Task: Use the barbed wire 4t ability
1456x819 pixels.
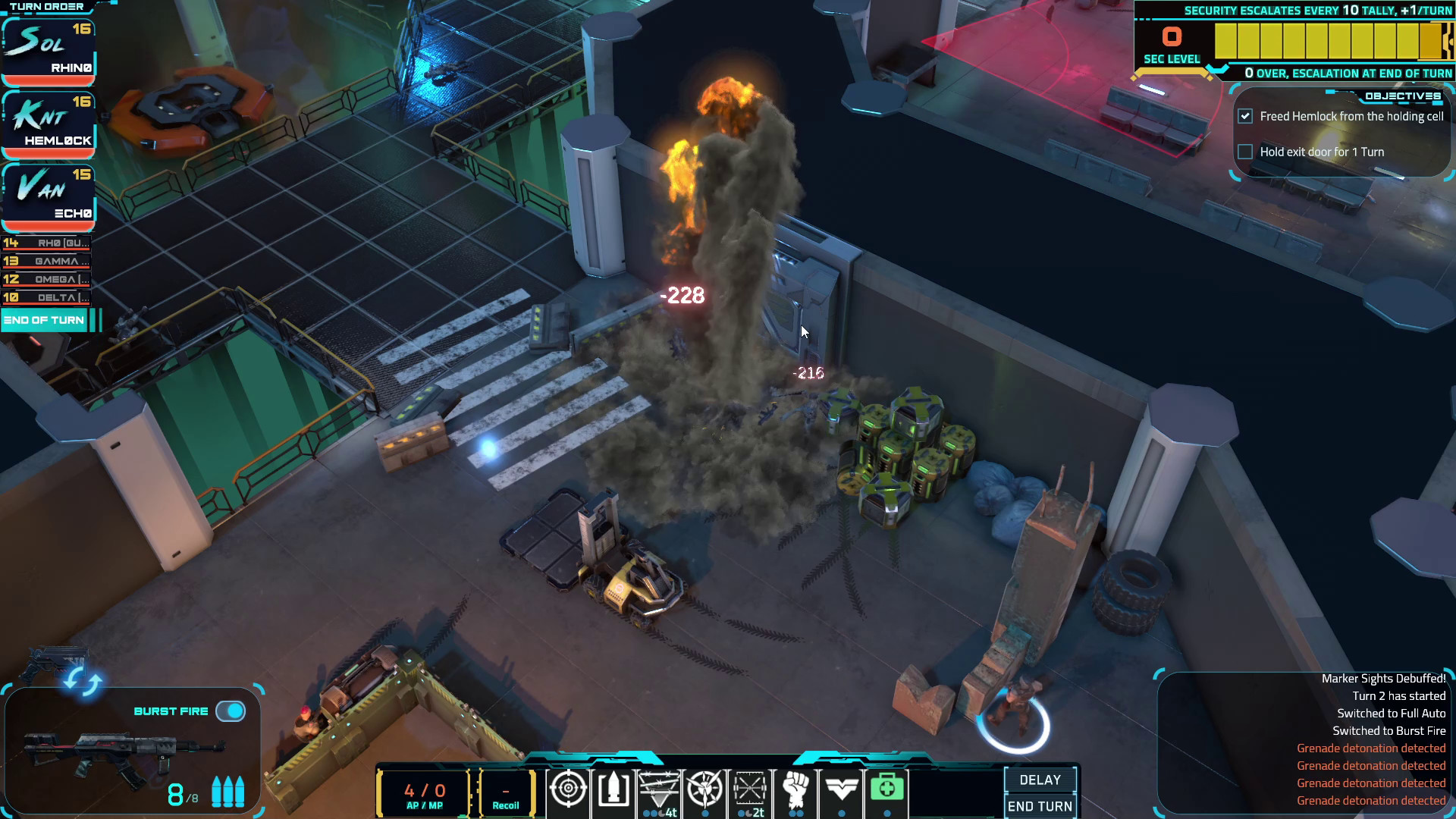Action: coord(659,792)
